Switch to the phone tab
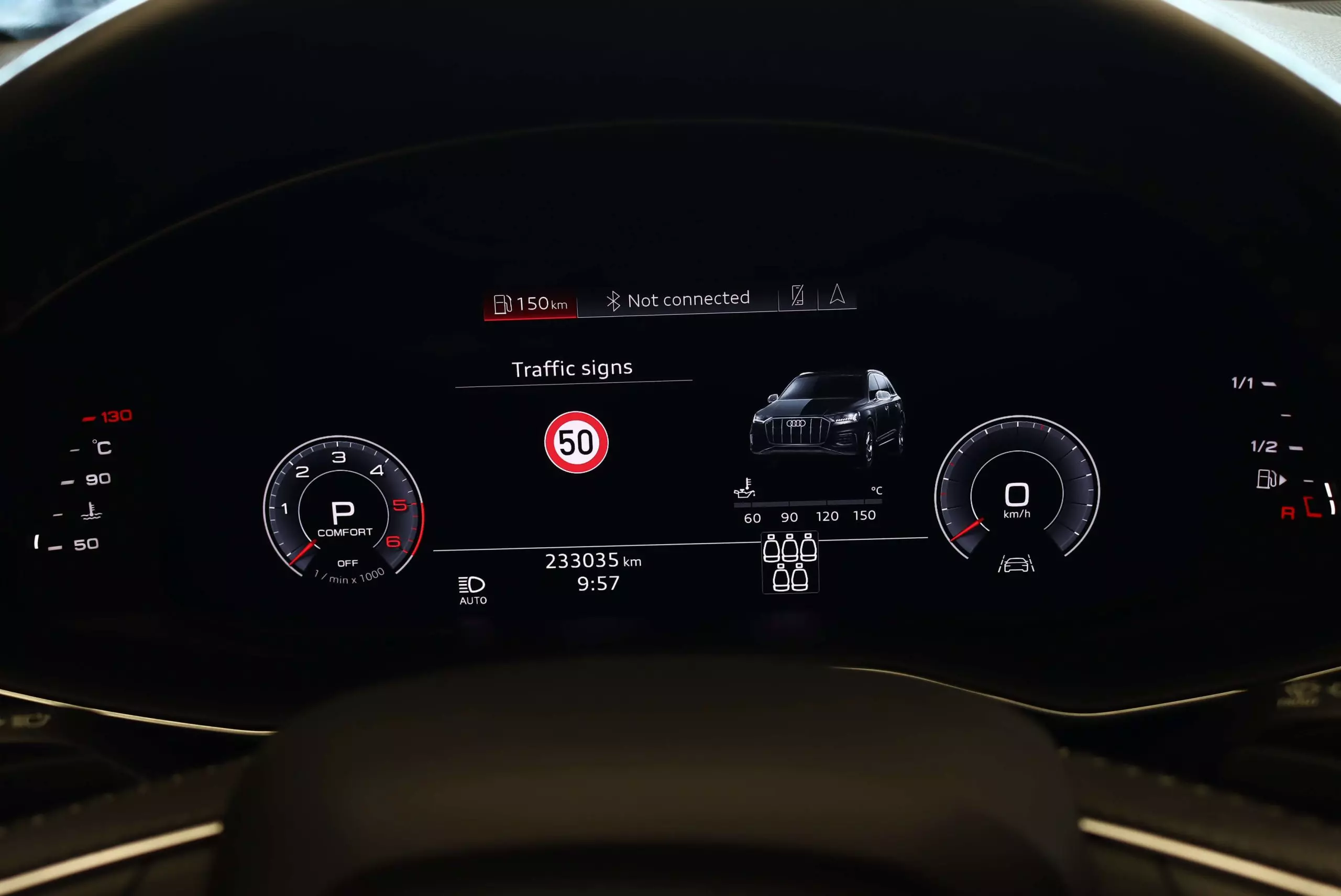Viewport: 1341px width, 896px height. click(798, 295)
